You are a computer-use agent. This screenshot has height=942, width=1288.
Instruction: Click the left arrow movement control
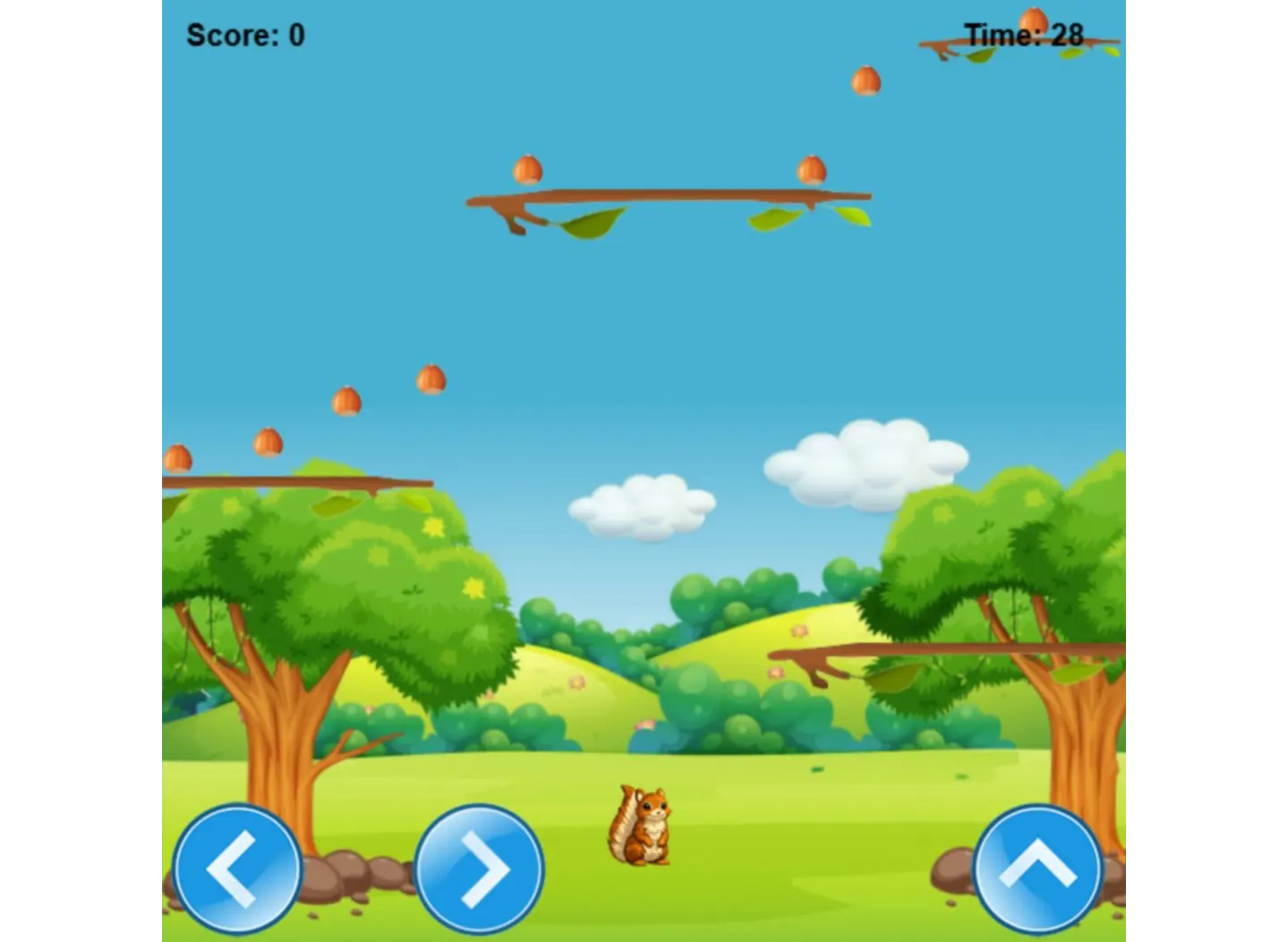(x=236, y=868)
